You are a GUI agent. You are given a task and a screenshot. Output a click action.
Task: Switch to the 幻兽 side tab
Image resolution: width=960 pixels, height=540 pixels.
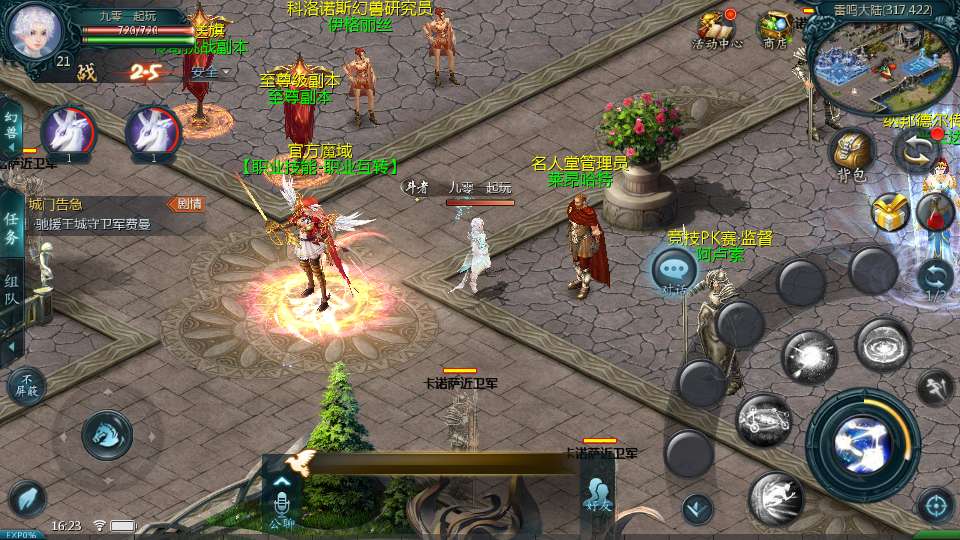click(x=11, y=126)
